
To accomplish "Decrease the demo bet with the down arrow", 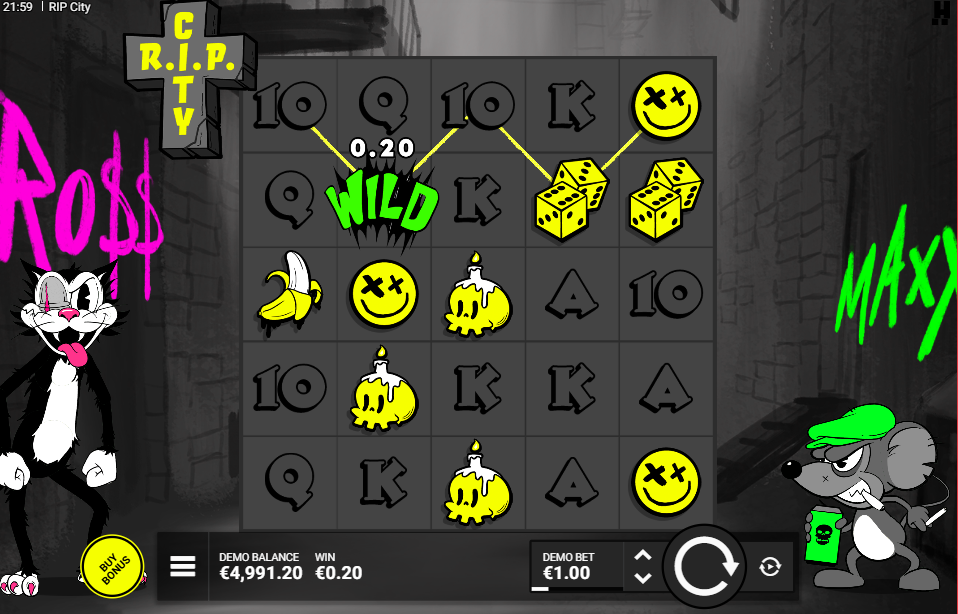I will (x=644, y=578).
